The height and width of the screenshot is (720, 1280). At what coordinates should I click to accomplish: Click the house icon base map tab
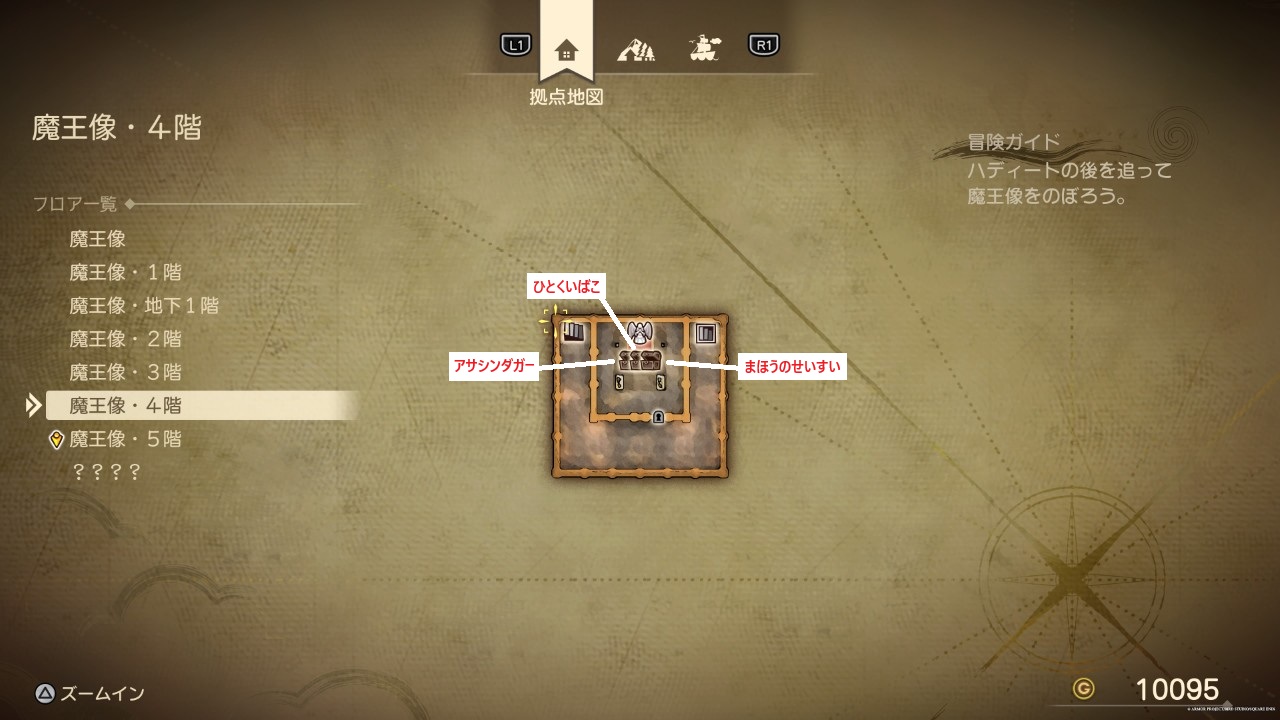[x=566, y=48]
